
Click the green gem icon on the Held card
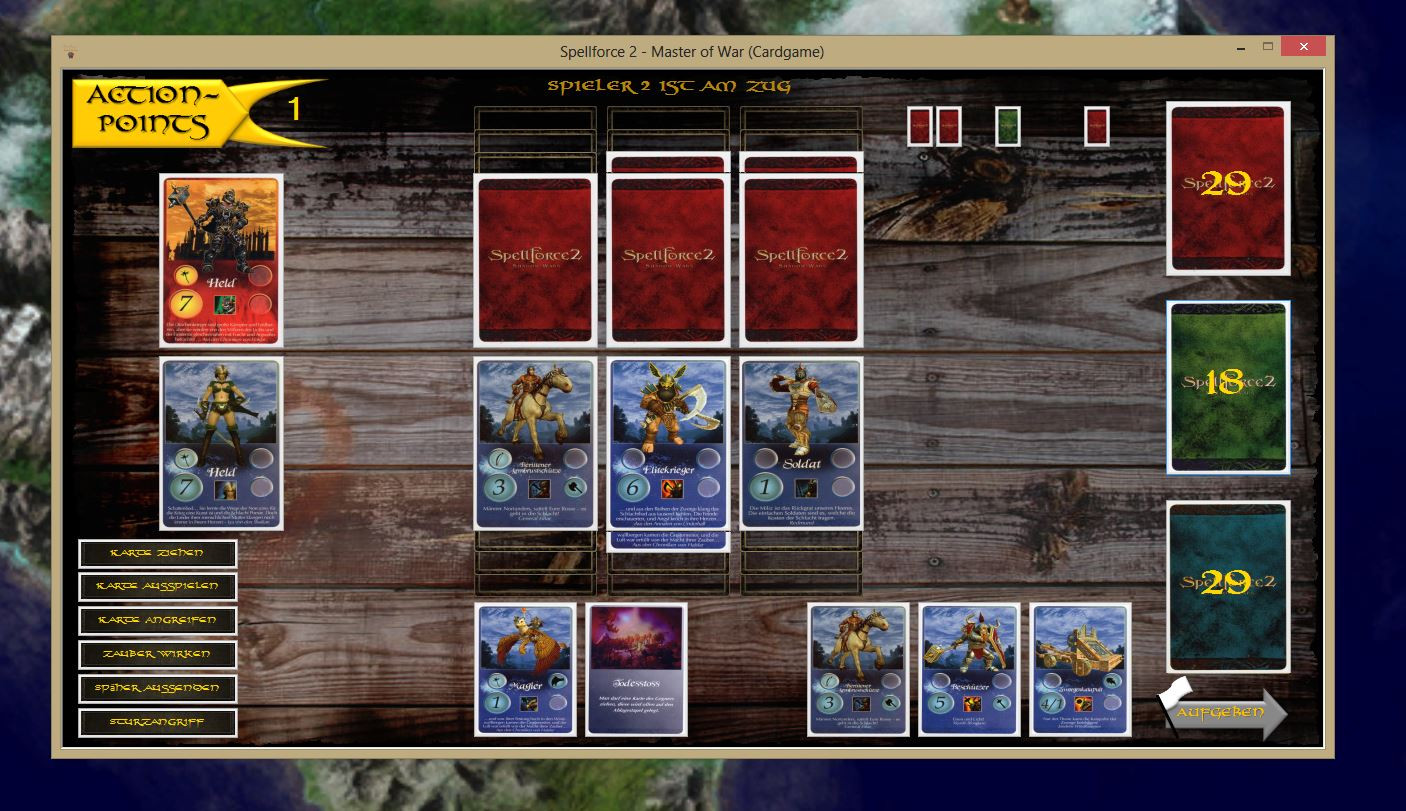pyautogui.click(x=225, y=305)
